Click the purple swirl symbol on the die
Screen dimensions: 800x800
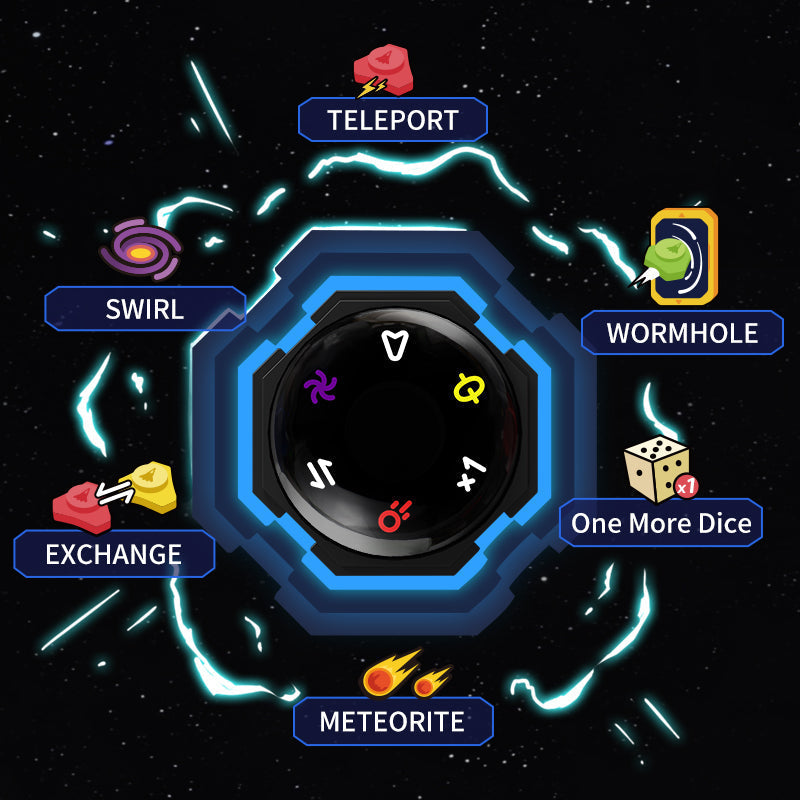321,385
